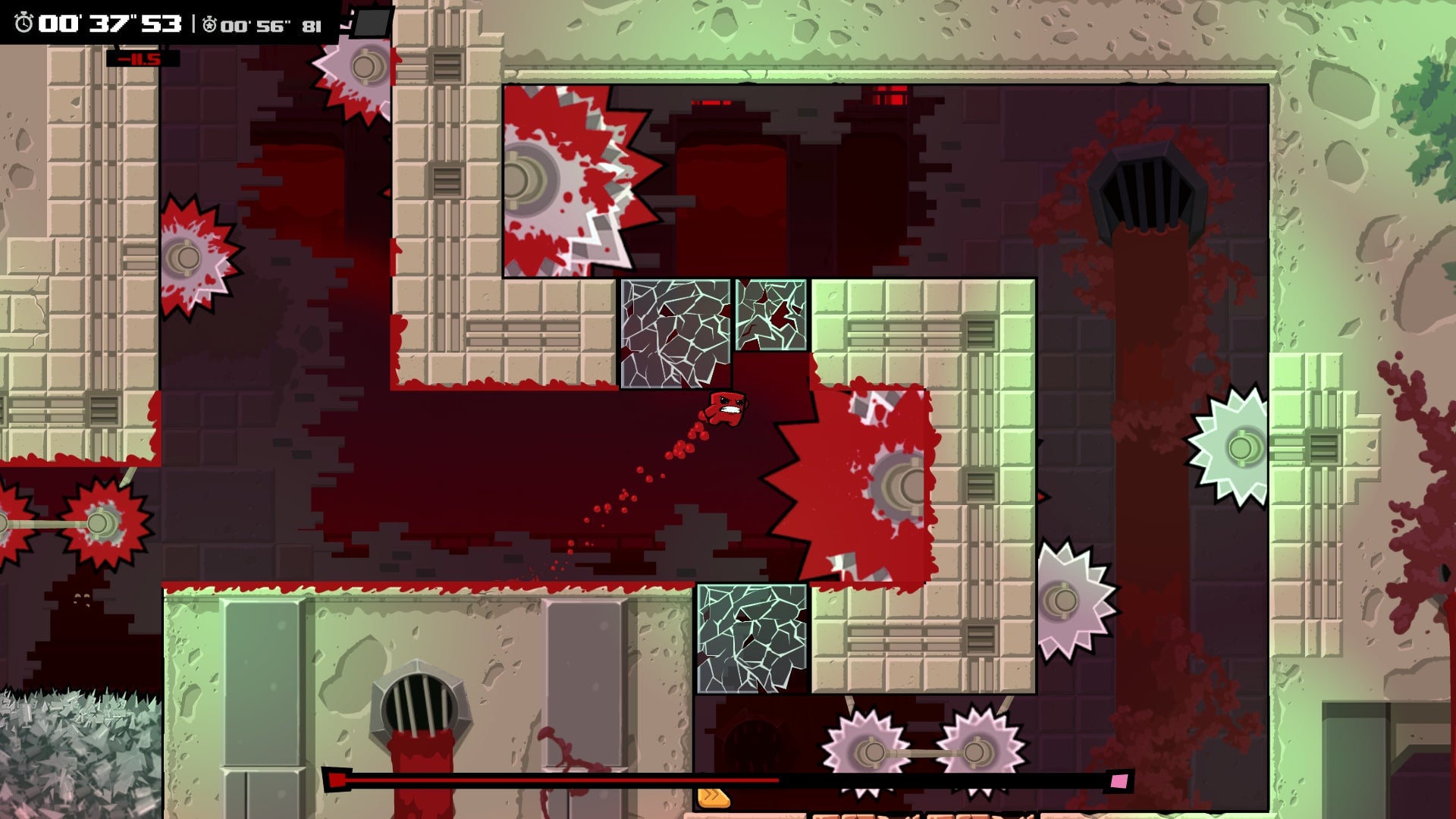
Task: Click the red -11.5 split time label
Action: (x=140, y=57)
